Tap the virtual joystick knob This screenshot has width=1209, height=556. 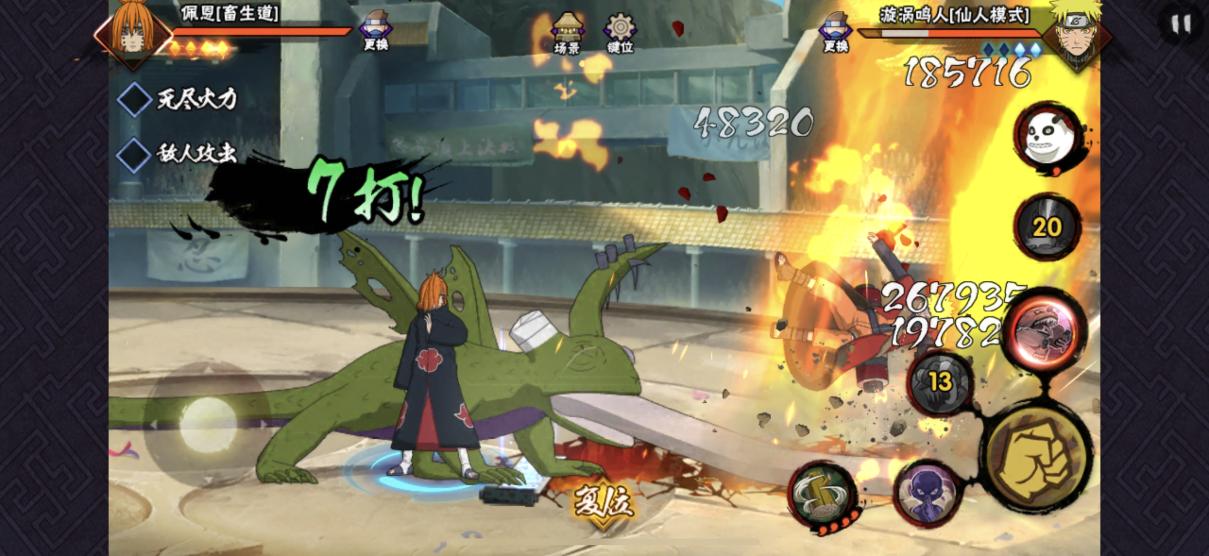(x=207, y=418)
